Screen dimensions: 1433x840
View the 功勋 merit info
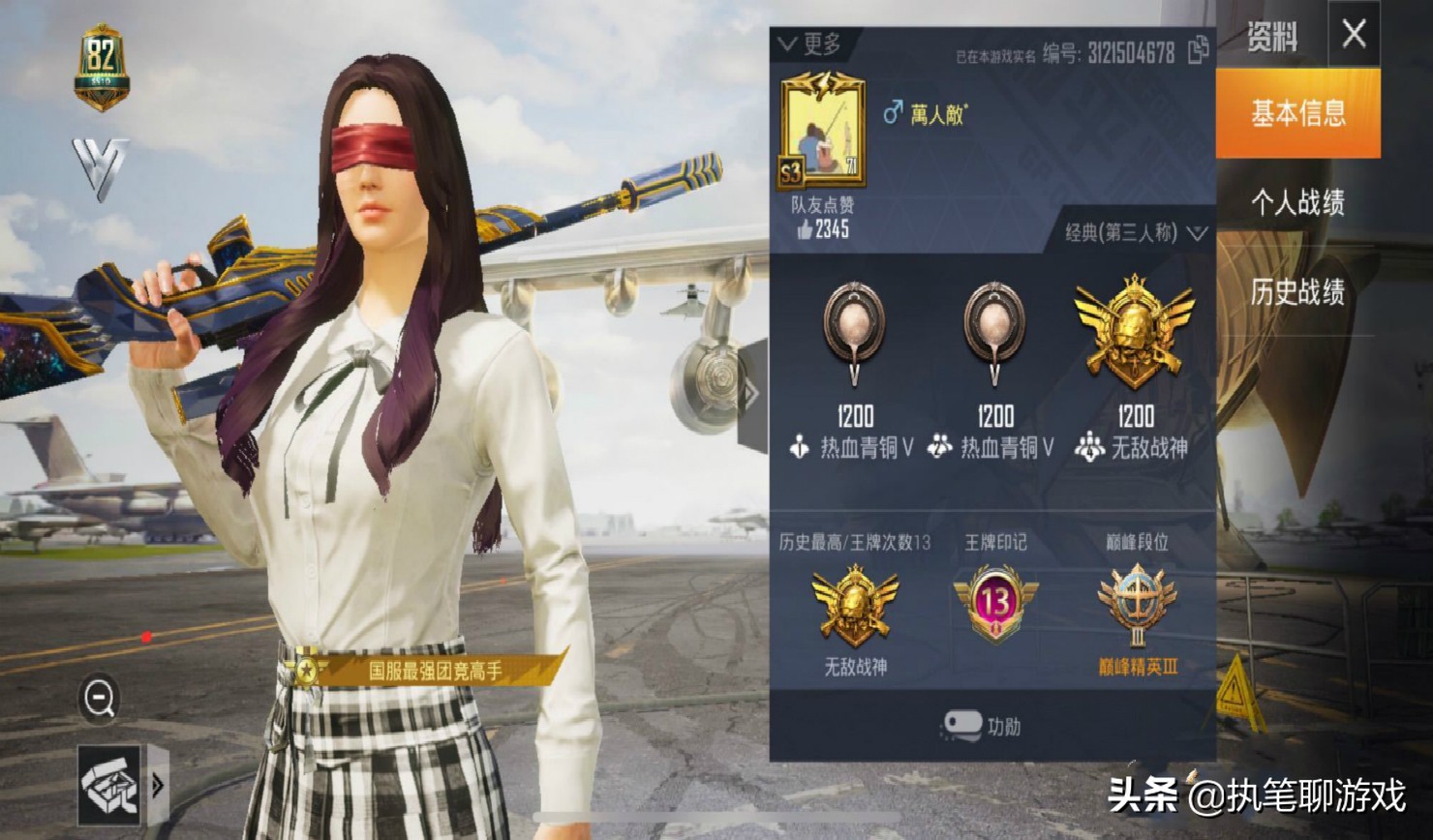pos(982,726)
